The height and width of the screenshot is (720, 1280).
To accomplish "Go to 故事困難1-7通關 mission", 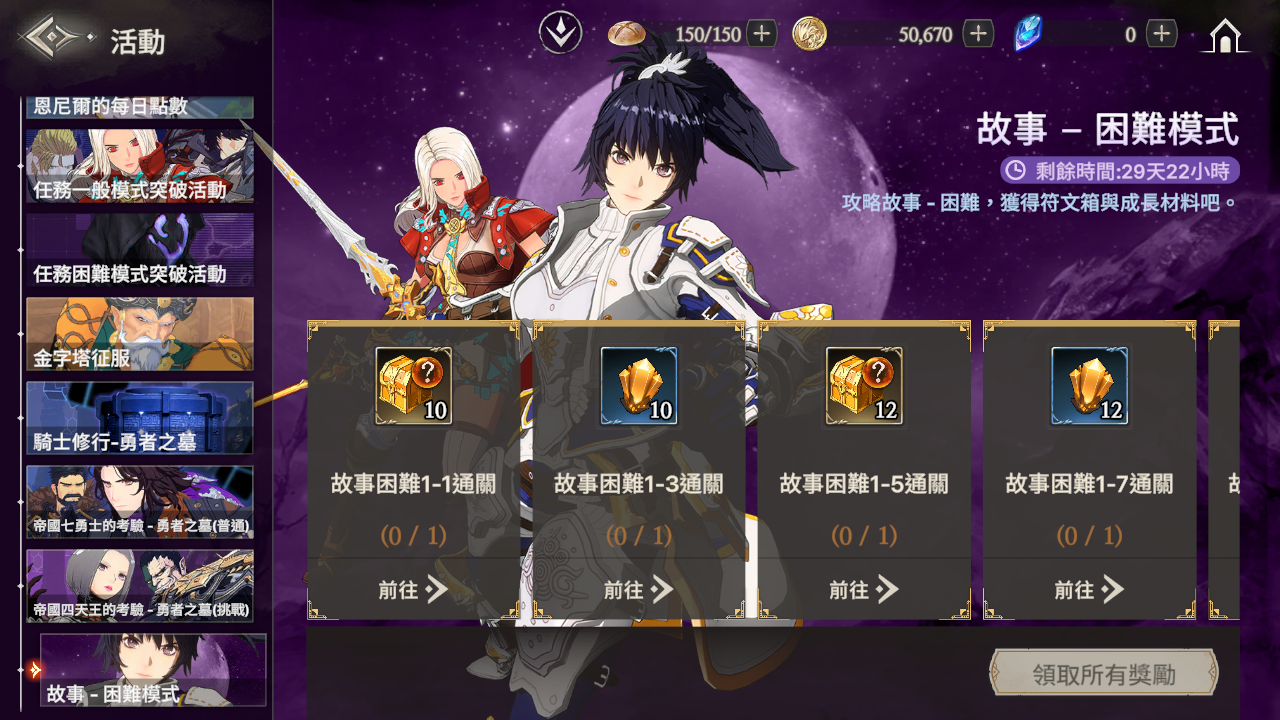I will pyautogui.click(x=1089, y=590).
